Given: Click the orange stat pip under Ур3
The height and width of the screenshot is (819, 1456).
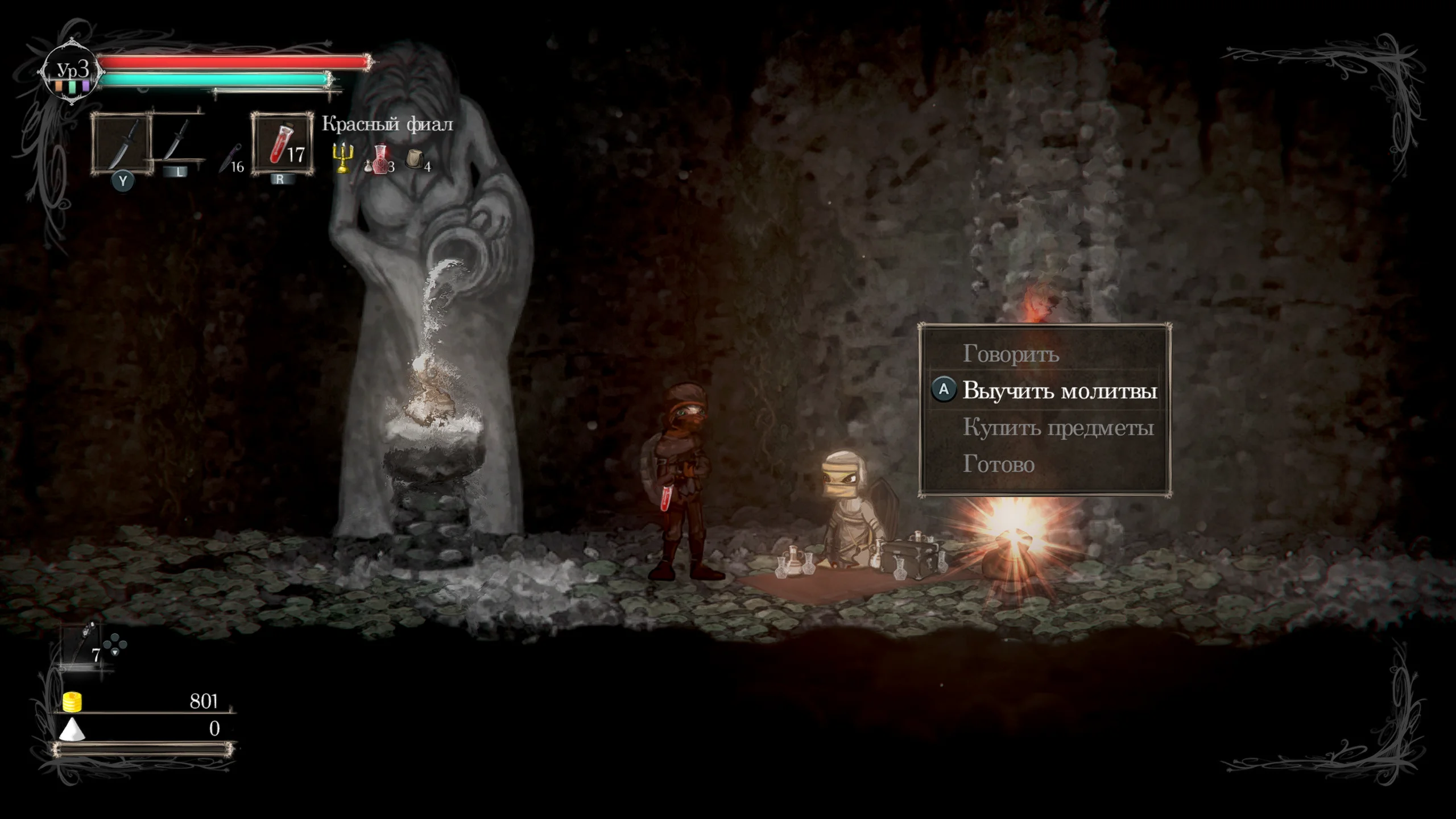Looking at the screenshot, I should 57,86.
